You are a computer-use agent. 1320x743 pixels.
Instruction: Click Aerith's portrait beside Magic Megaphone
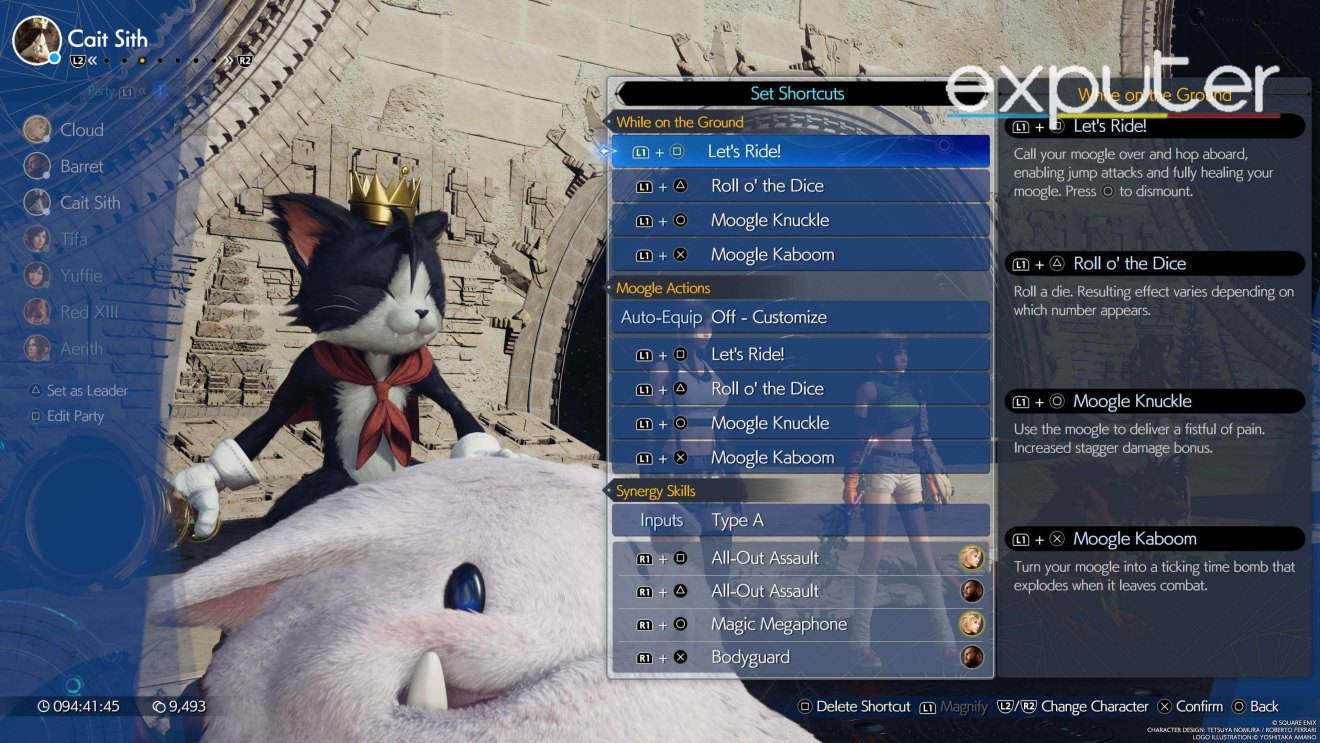(970, 623)
